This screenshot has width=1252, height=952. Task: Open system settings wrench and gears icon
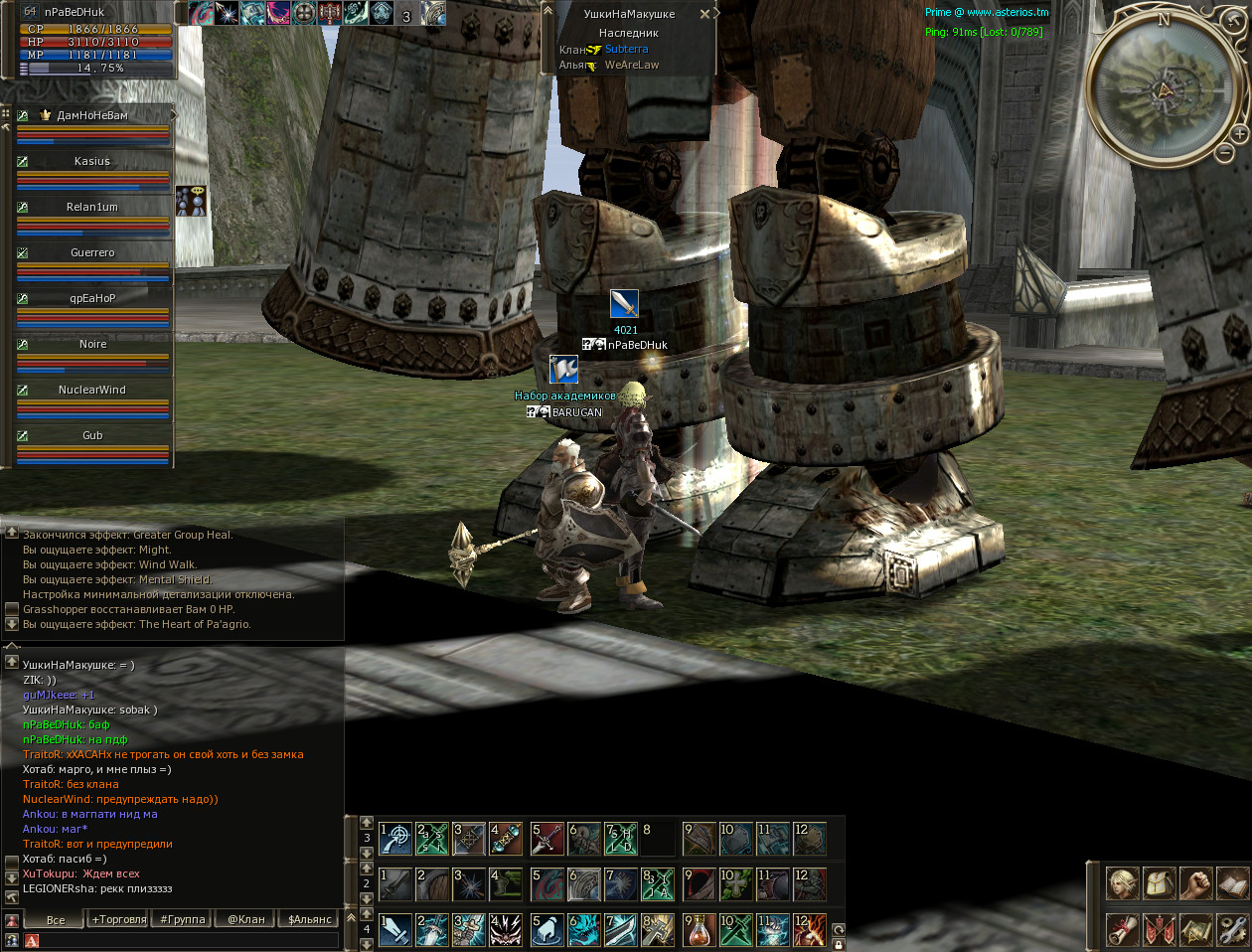(1232, 929)
